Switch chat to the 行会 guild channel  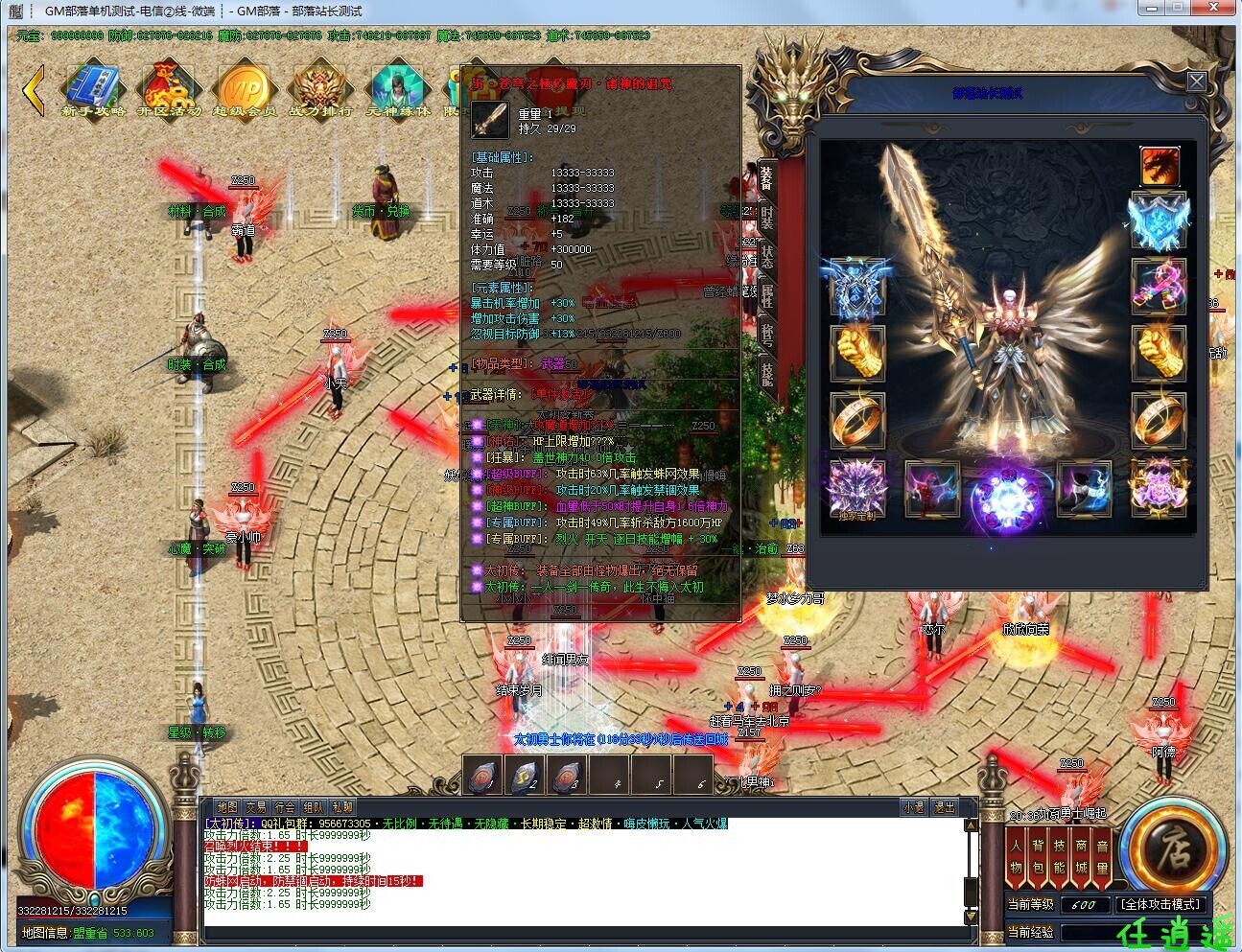click(x=285, y=807)
